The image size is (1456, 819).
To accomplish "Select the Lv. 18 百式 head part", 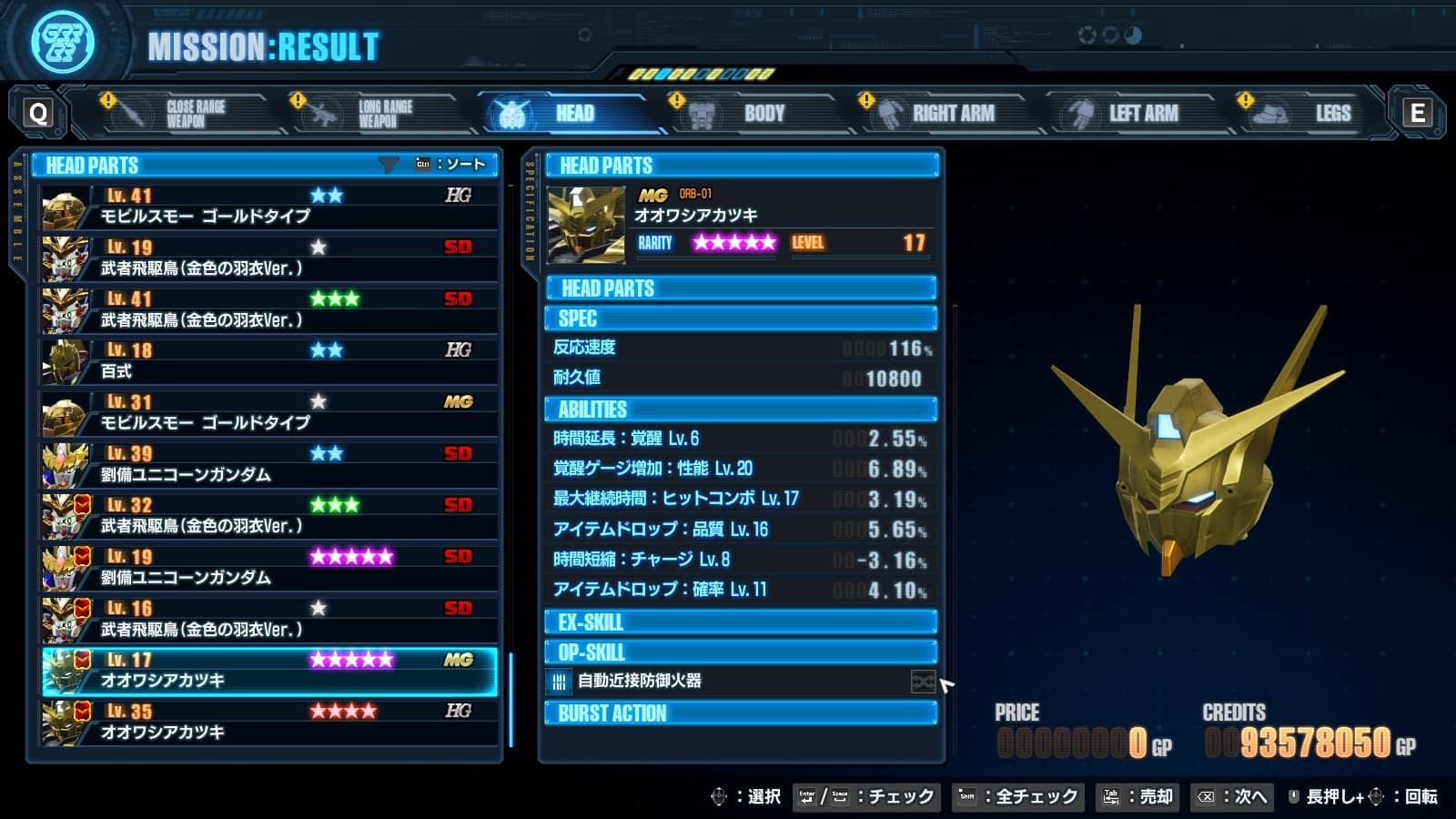I will click(269, 361).
